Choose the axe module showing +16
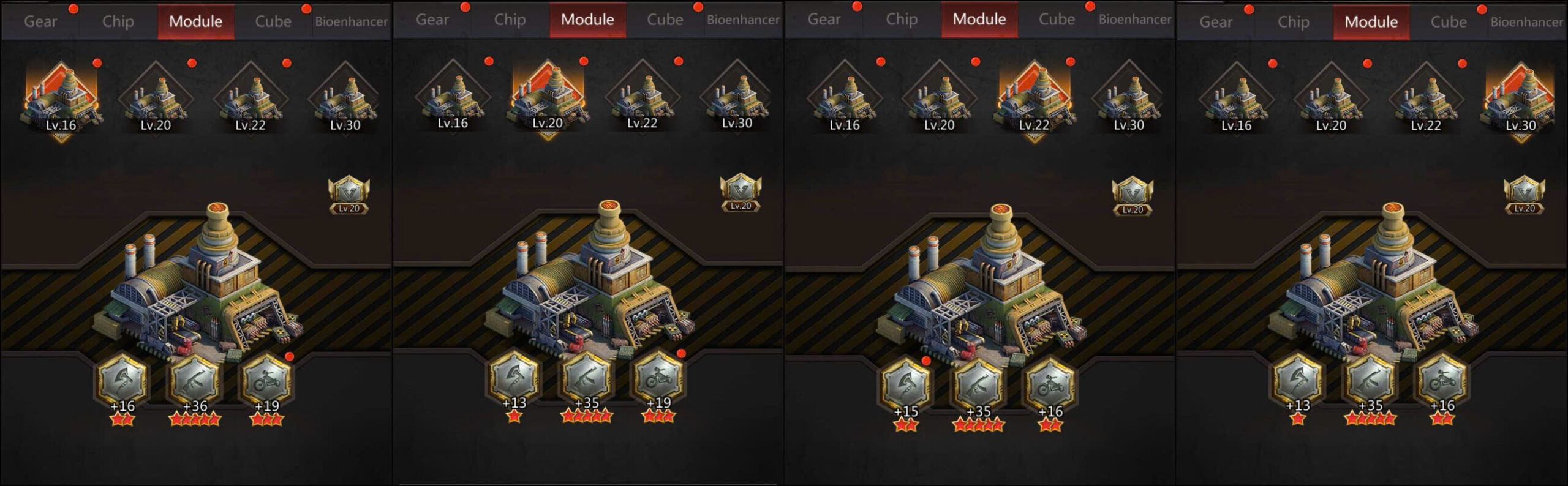The image size is (1568, 486). click(123, 381)
